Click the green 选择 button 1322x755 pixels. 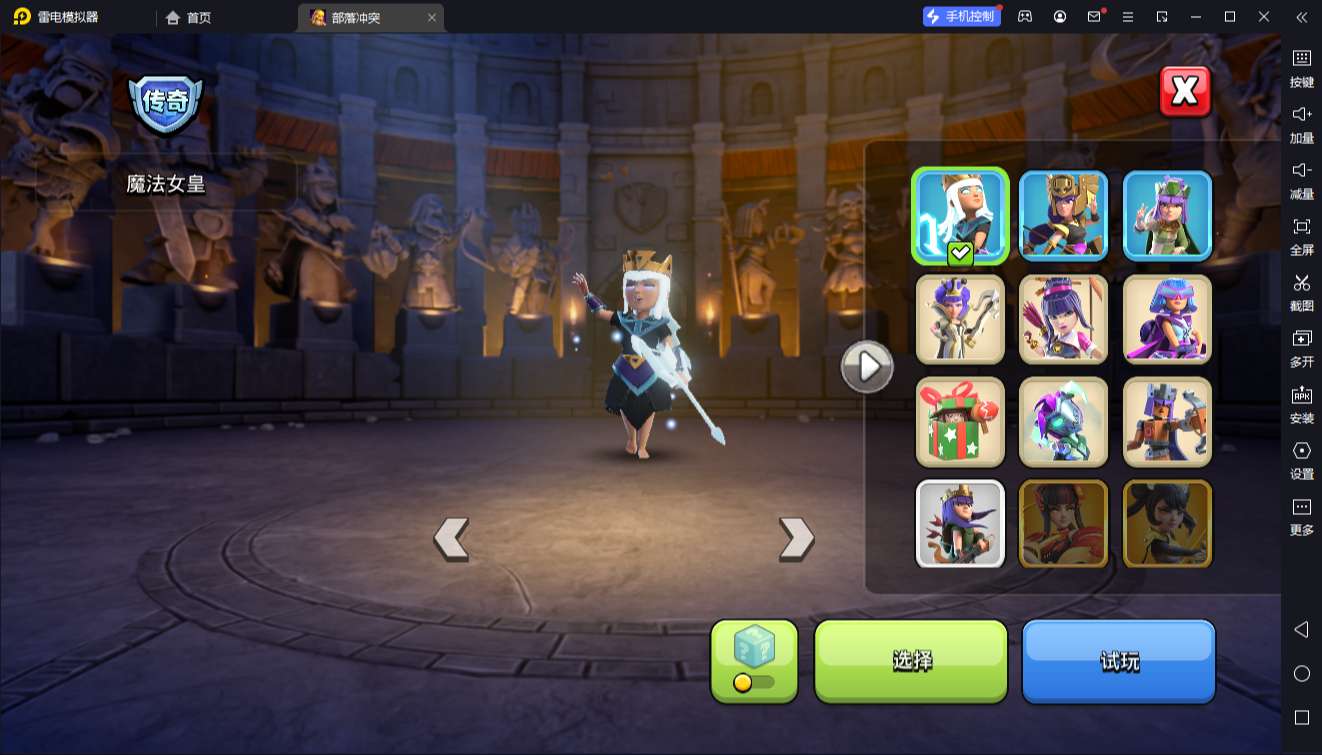tap(911, 660)
